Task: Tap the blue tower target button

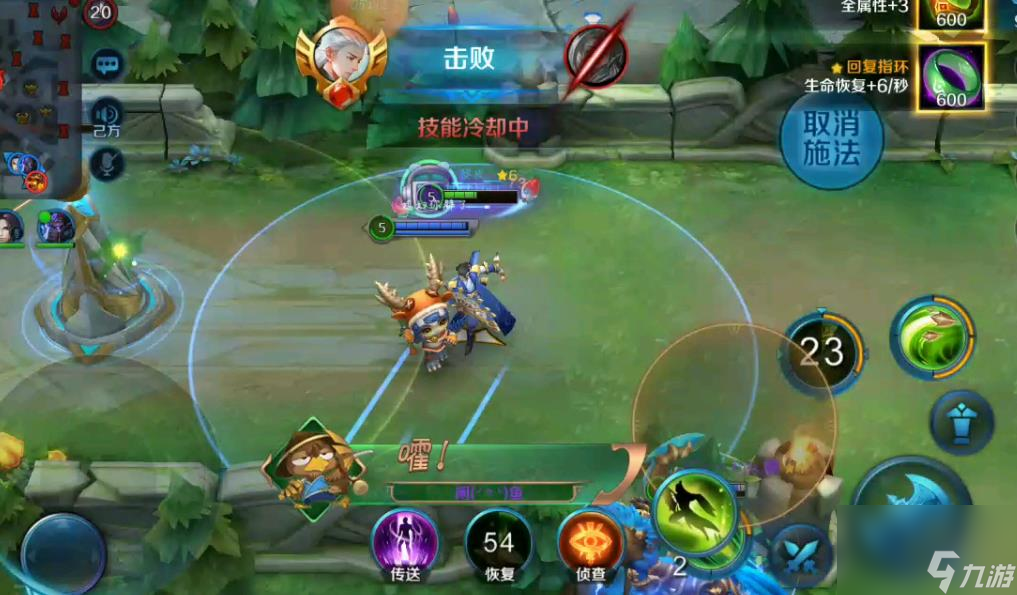Action: [962, 423]
